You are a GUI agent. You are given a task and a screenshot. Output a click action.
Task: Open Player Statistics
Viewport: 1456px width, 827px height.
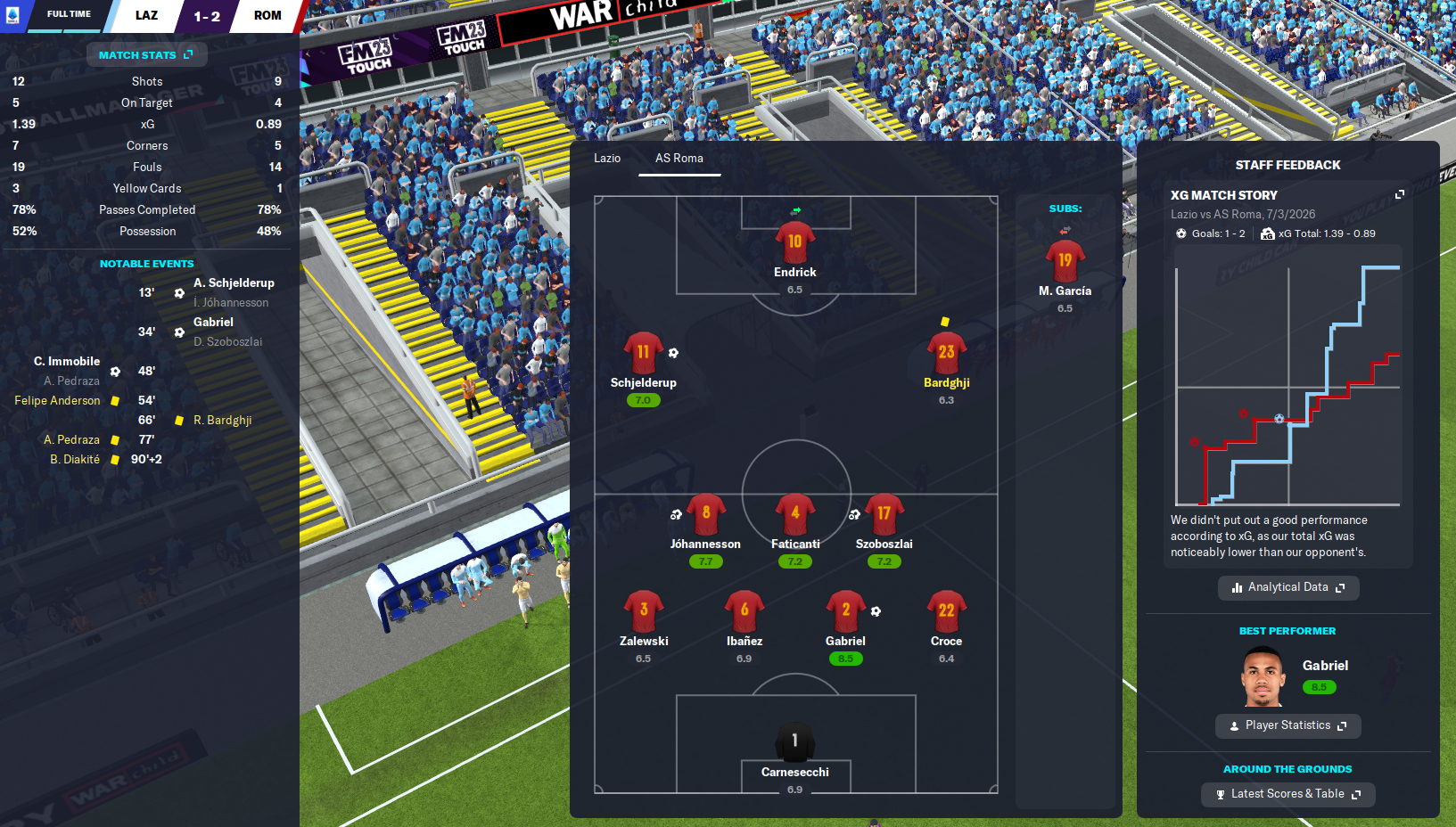[1287, 725]
